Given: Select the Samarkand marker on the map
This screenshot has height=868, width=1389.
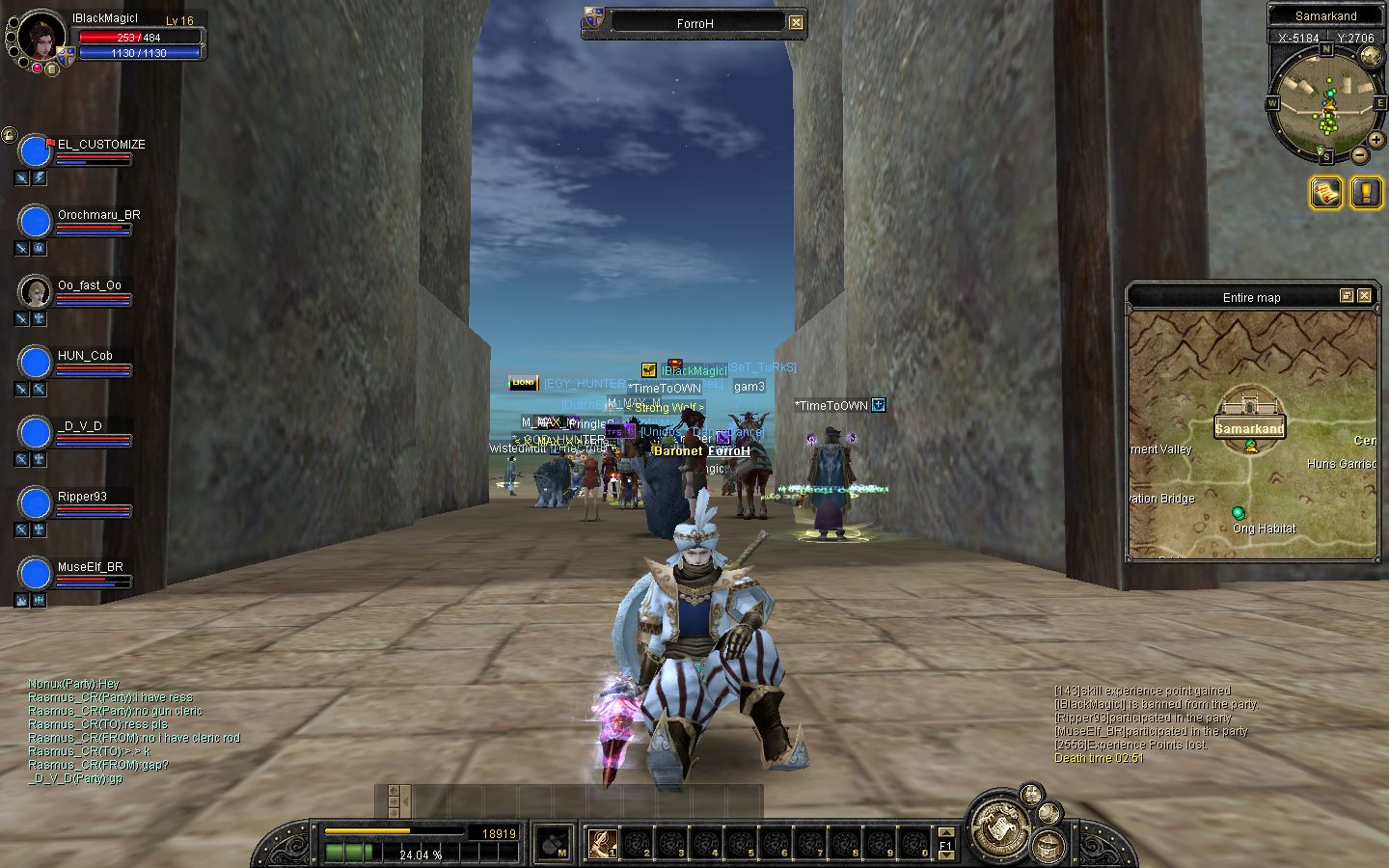Looking at the screenshot, I should (x=1249, y=428).
